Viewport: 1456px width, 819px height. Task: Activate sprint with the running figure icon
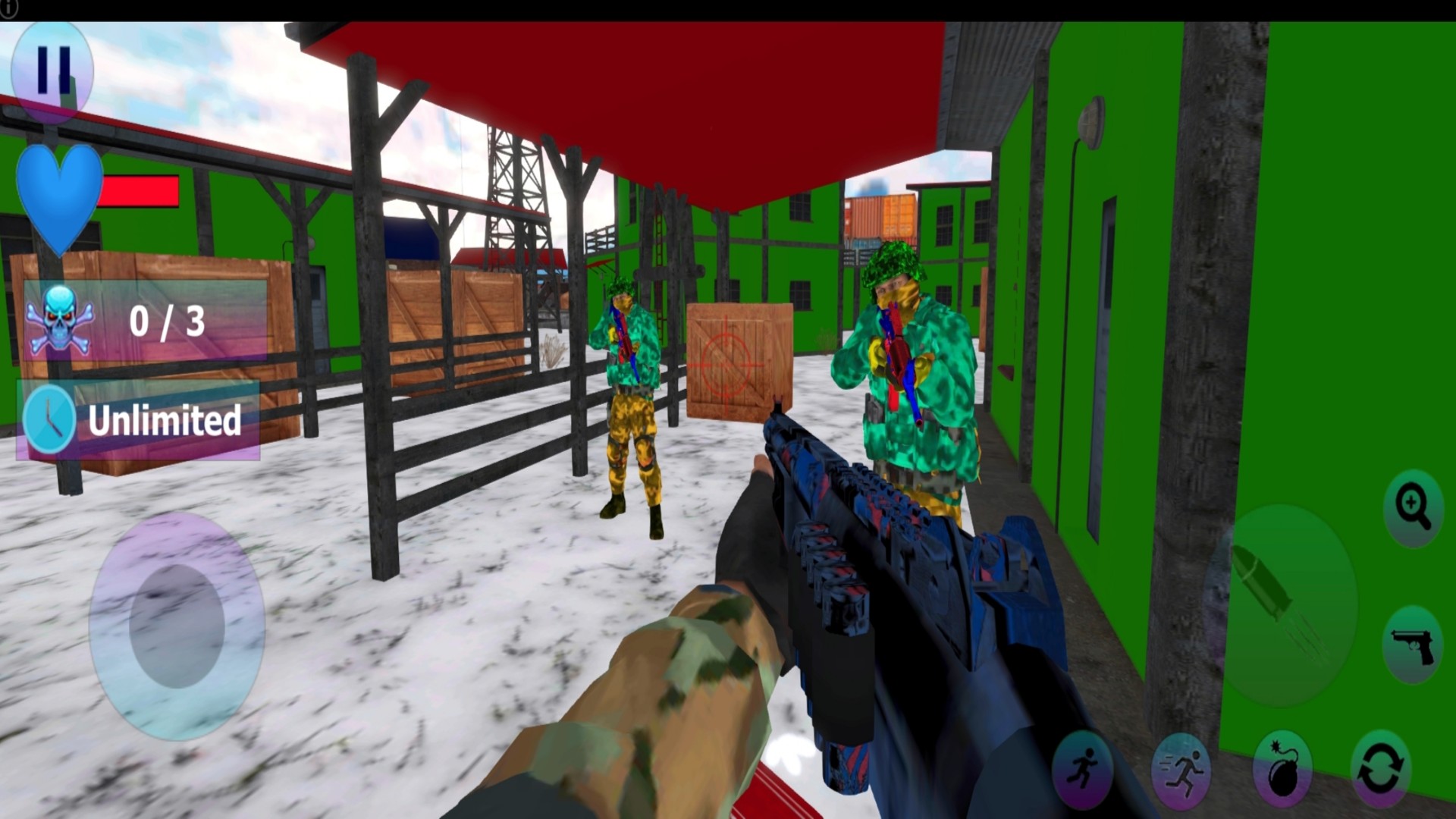(1181, 773)
